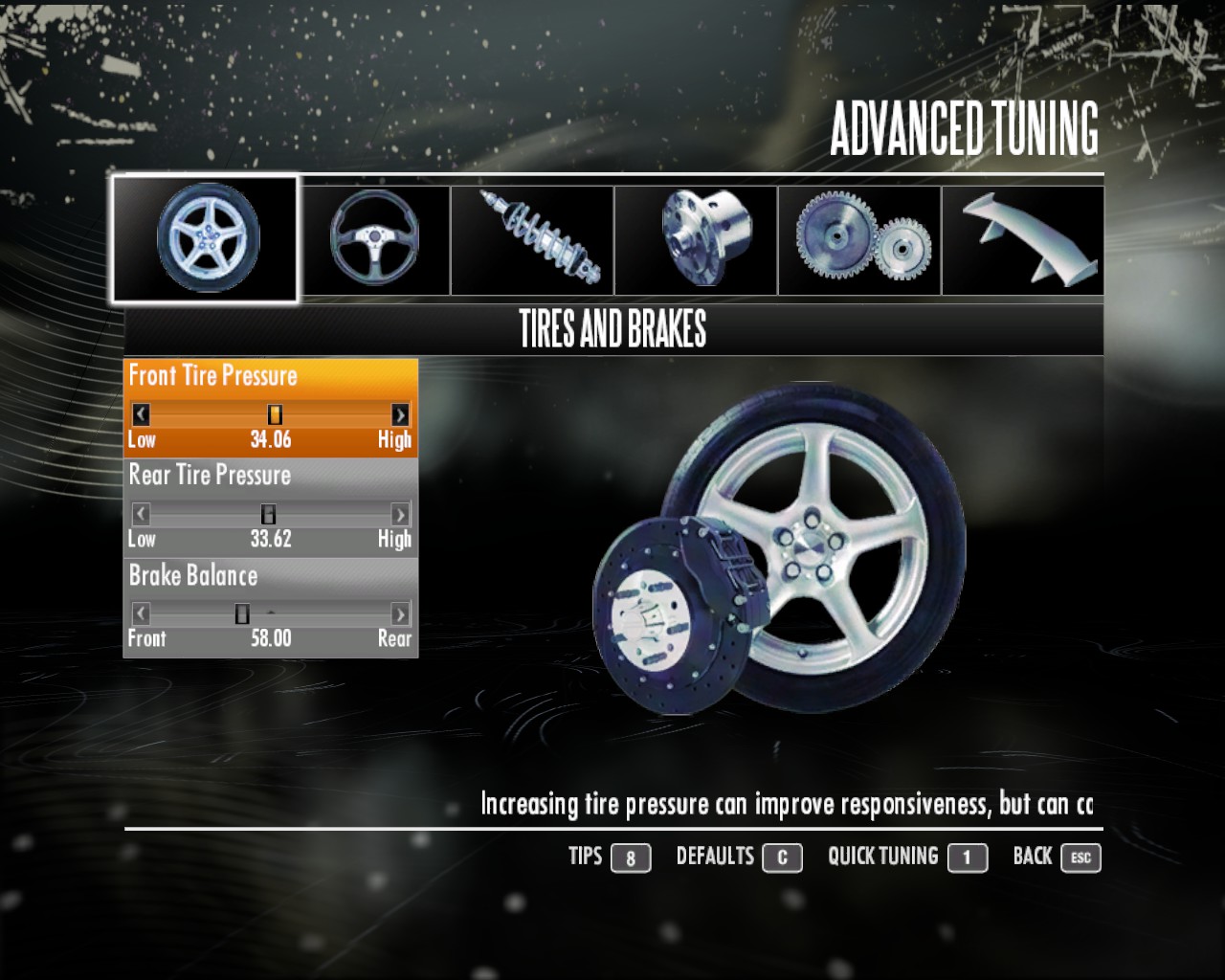Click the ESC key badge beside Back
This screenshot has height=980, width=1225.
click(1080, 858)
